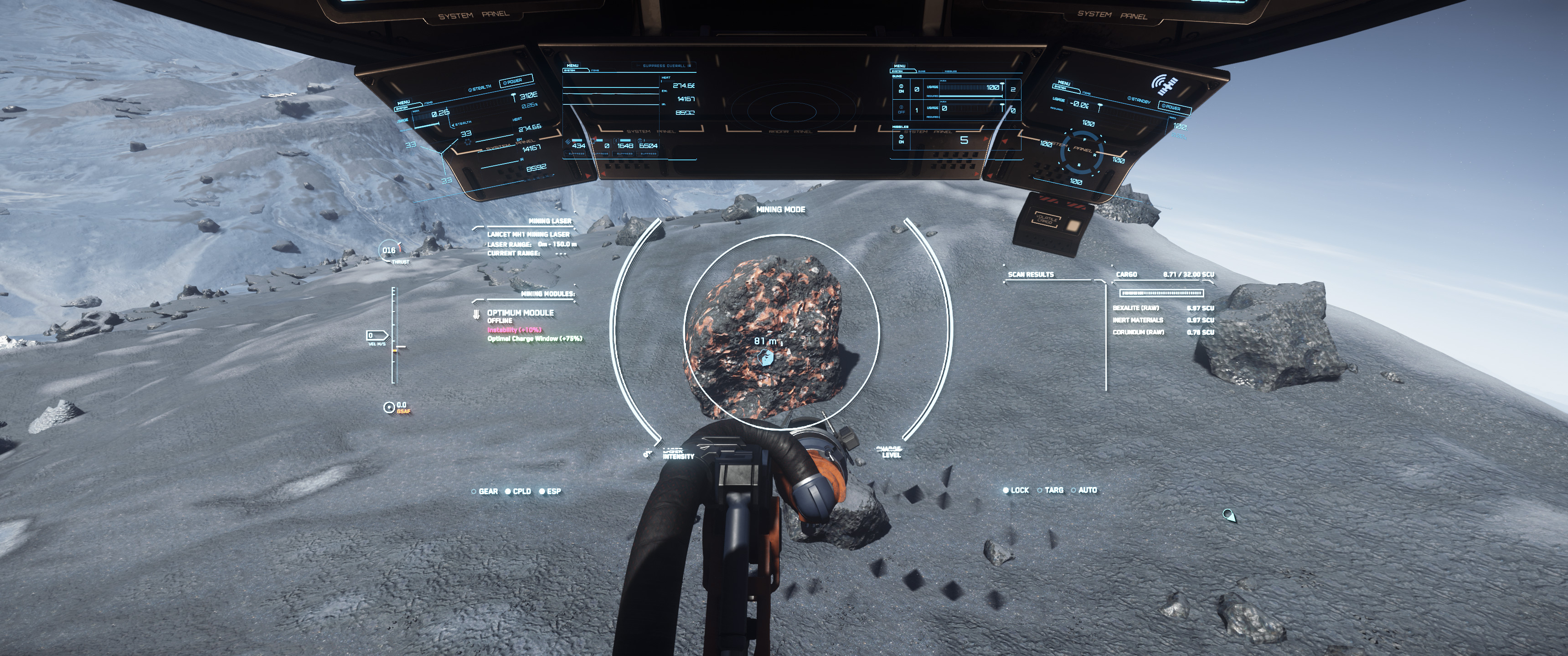Viewport: 1568px width, 656px height.
Task: Open the MENU on the weapons panel
Action: pos(900,67)
